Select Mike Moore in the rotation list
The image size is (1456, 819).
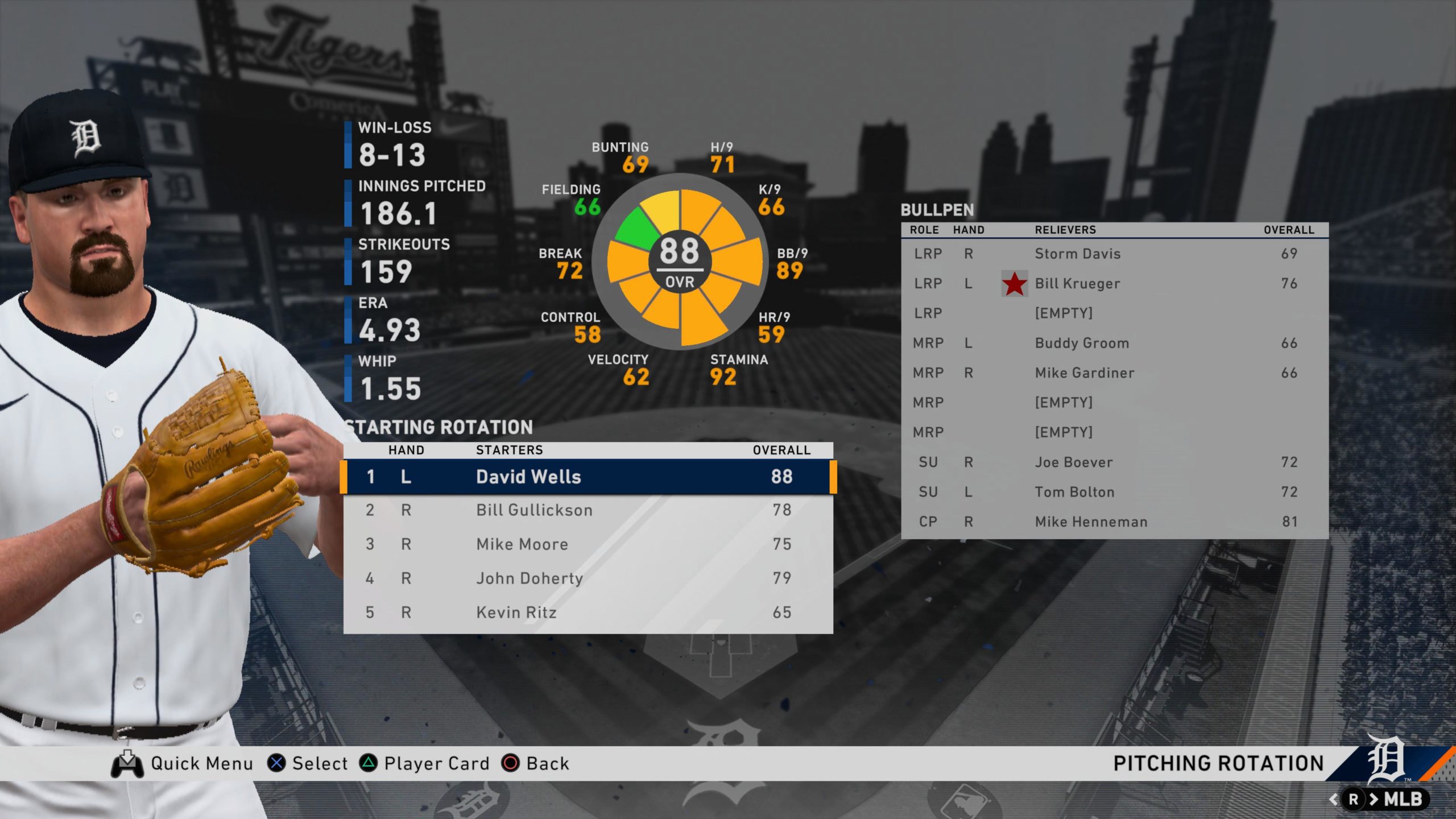coord(588,544)
